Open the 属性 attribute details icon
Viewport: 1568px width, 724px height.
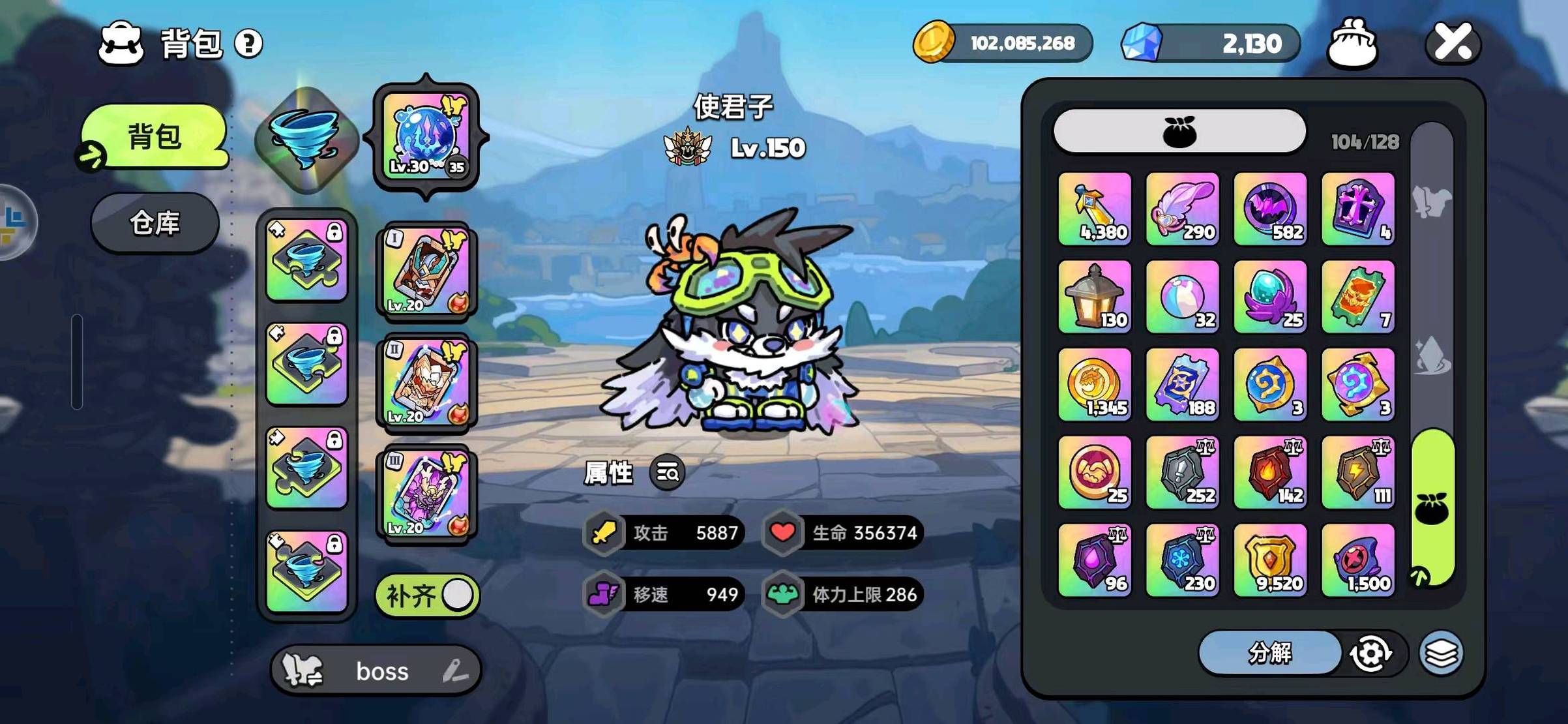668,472
